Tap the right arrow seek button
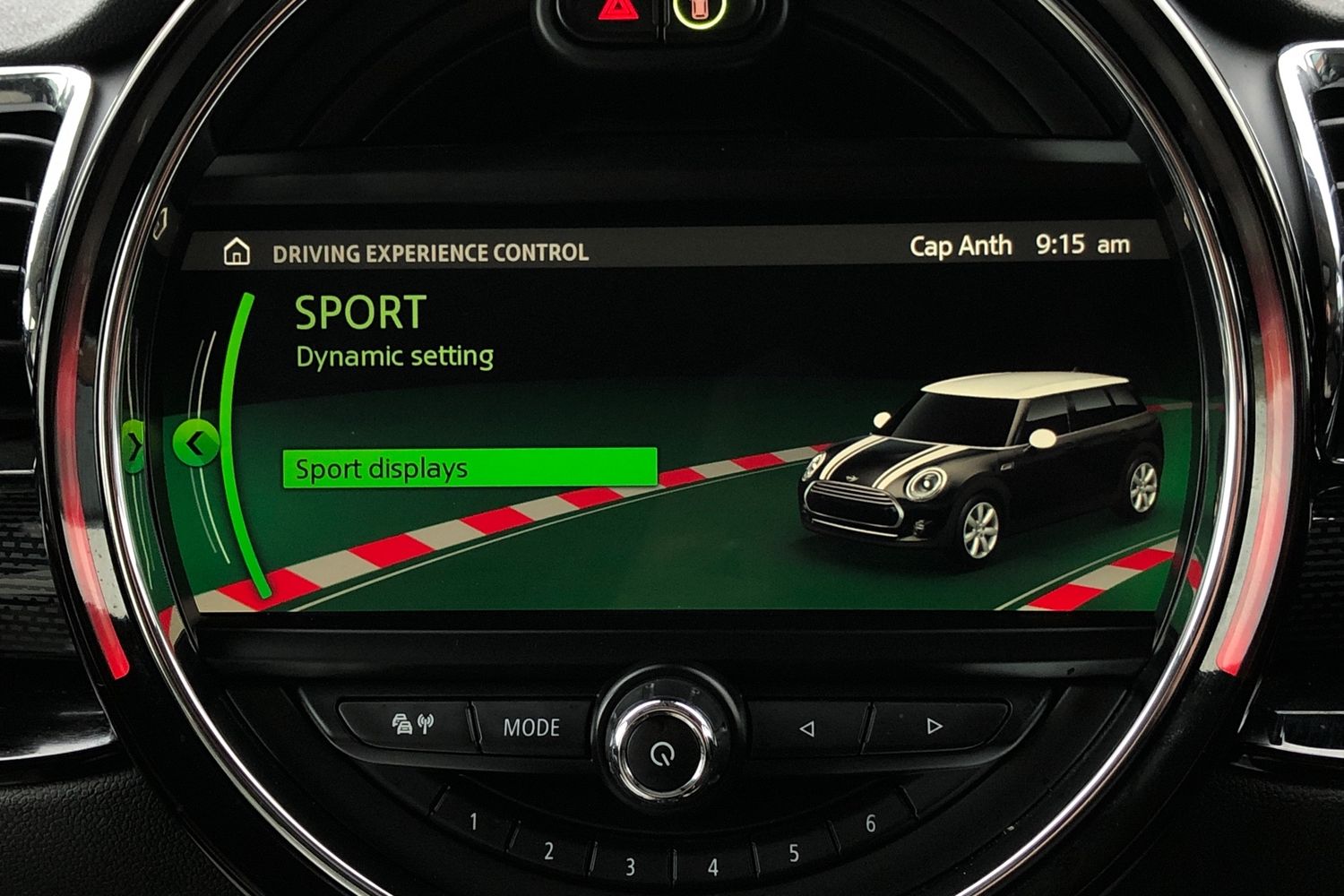The width and height of the screenshot is (1344, 896). tap(932, 726)
